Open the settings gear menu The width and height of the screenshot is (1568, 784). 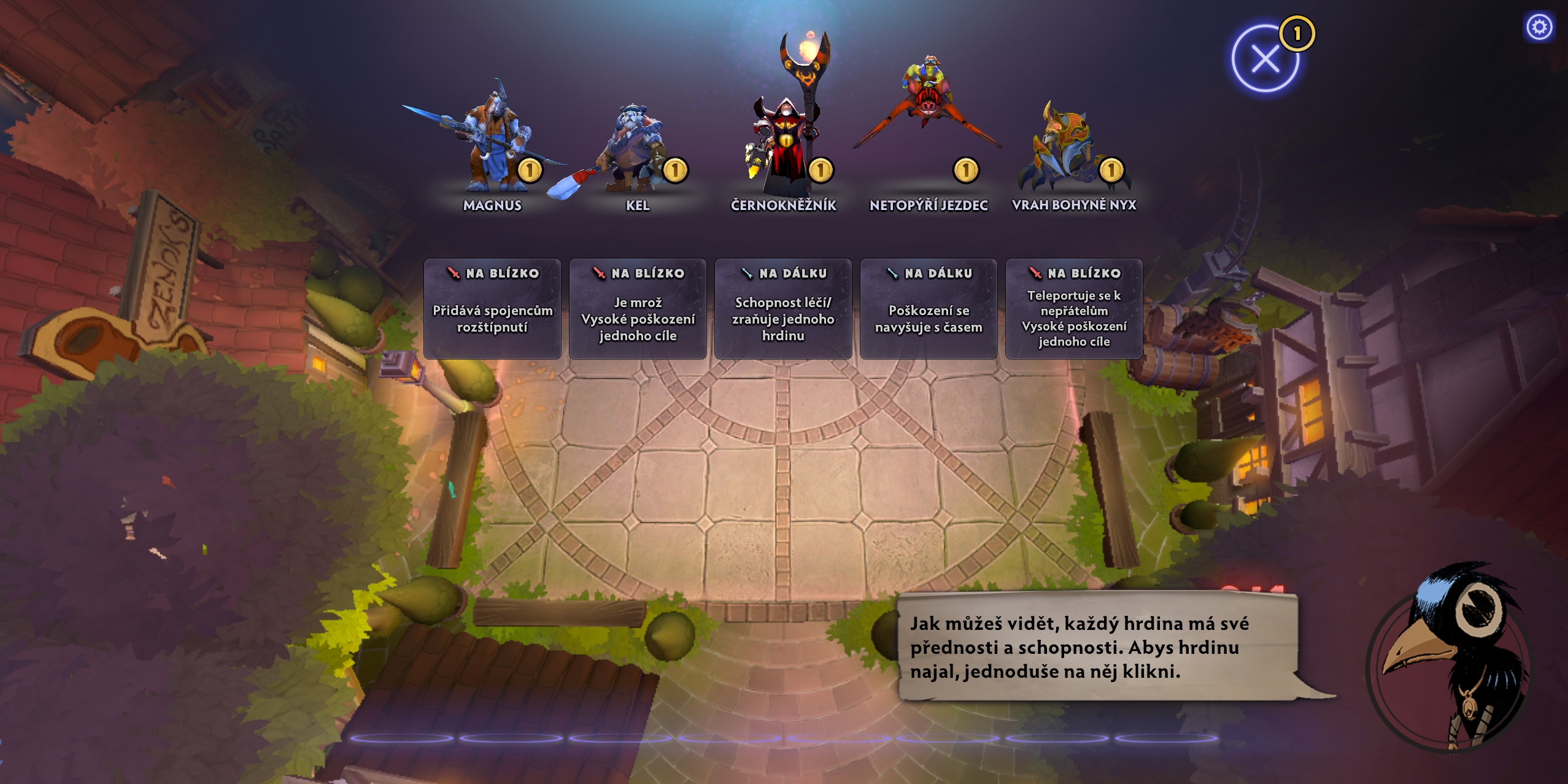point(1539,27)
